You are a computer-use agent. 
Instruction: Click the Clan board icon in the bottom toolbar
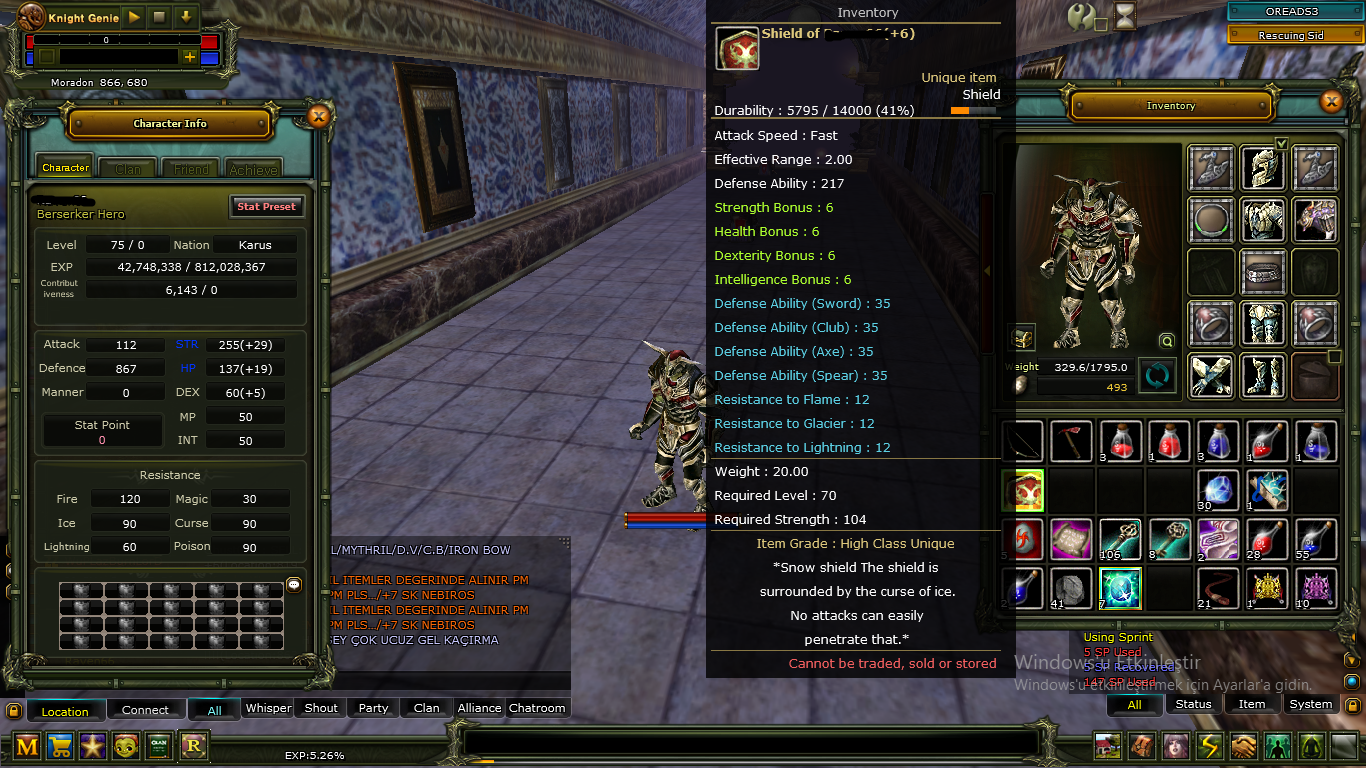158,746
